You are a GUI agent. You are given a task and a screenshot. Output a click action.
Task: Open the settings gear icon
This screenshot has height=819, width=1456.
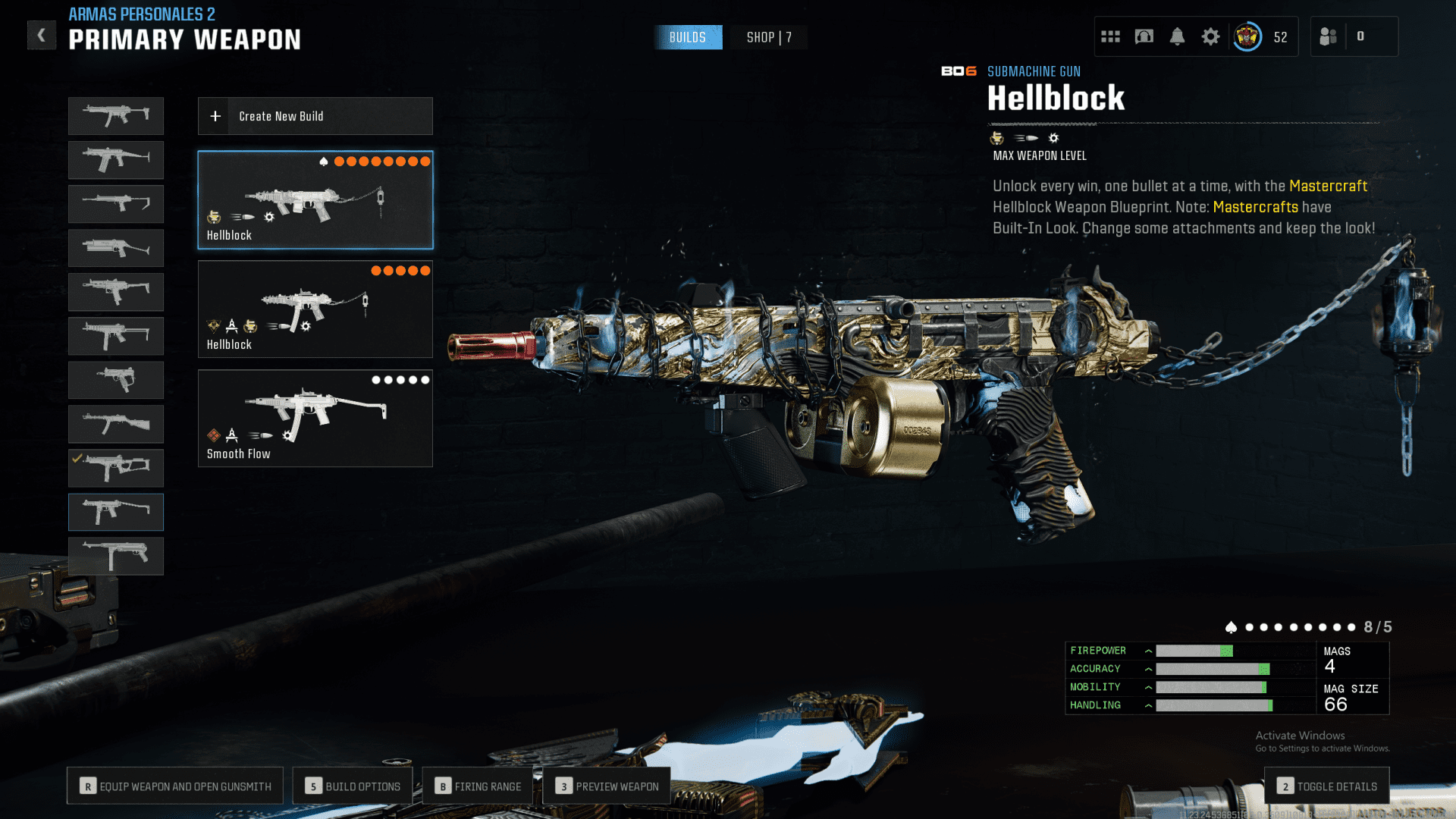tap(1210, 36)
